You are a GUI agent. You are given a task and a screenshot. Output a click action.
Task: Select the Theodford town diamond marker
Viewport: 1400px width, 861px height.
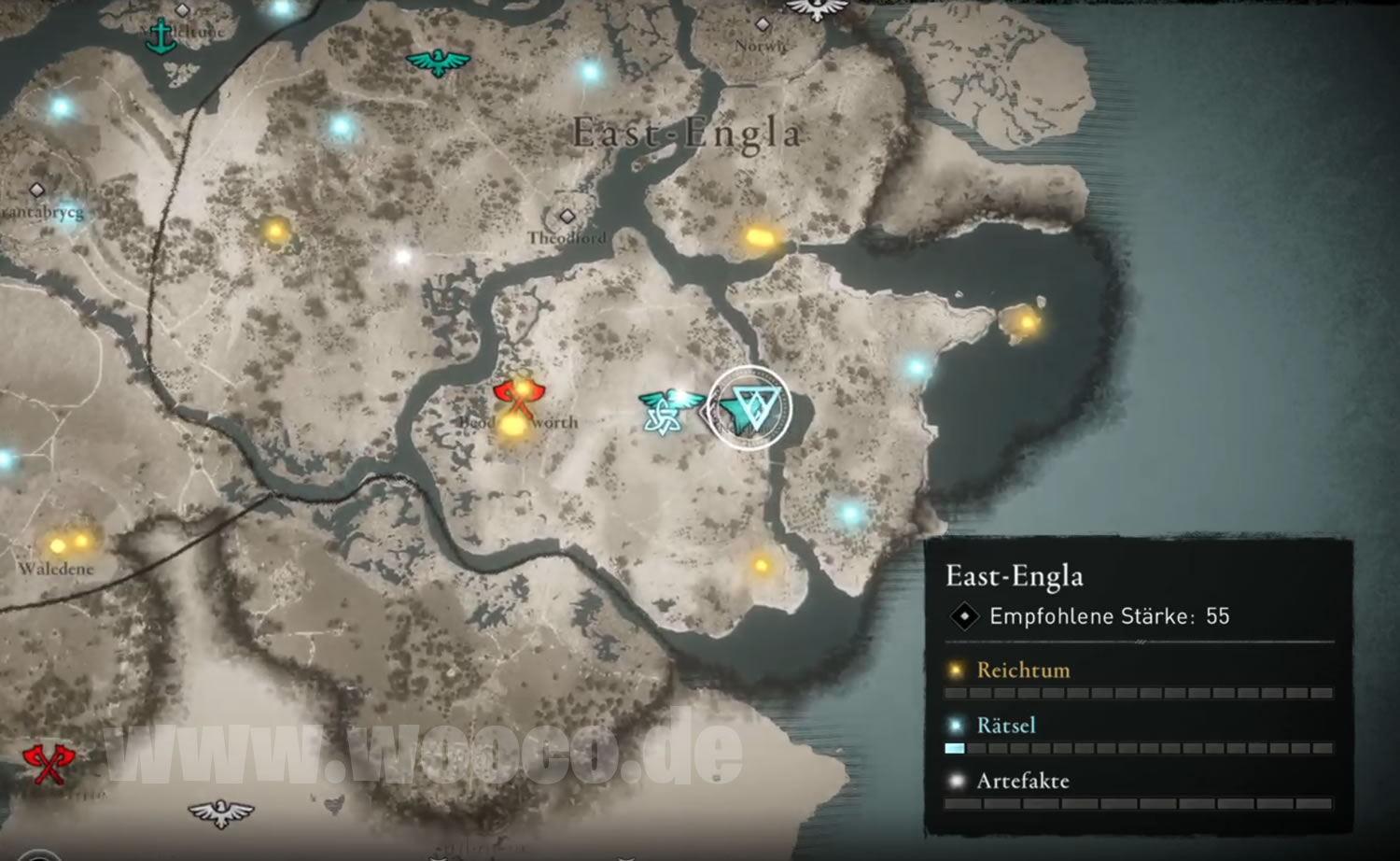567,217
